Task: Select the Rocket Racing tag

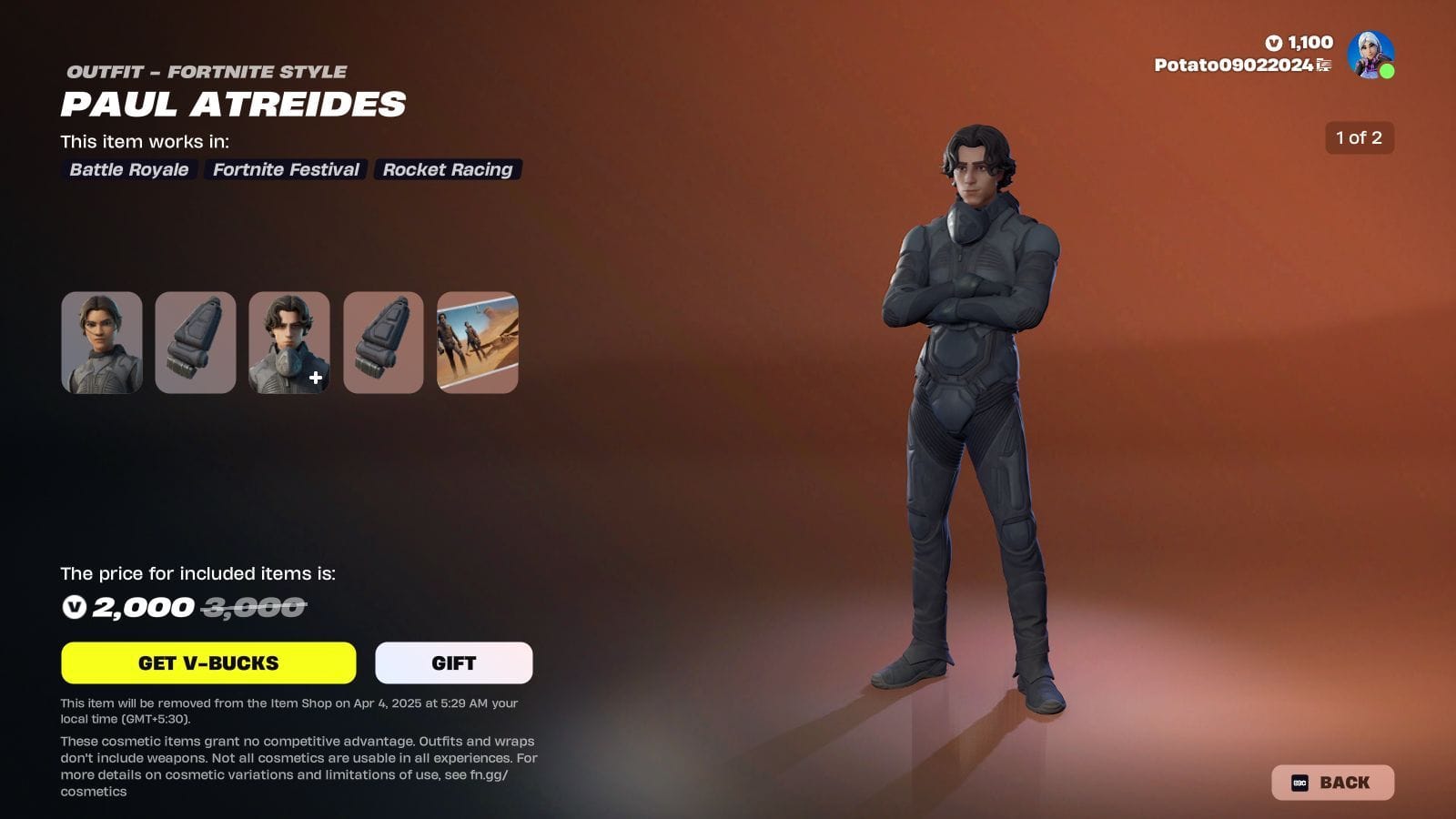Action: pos(447,170)
